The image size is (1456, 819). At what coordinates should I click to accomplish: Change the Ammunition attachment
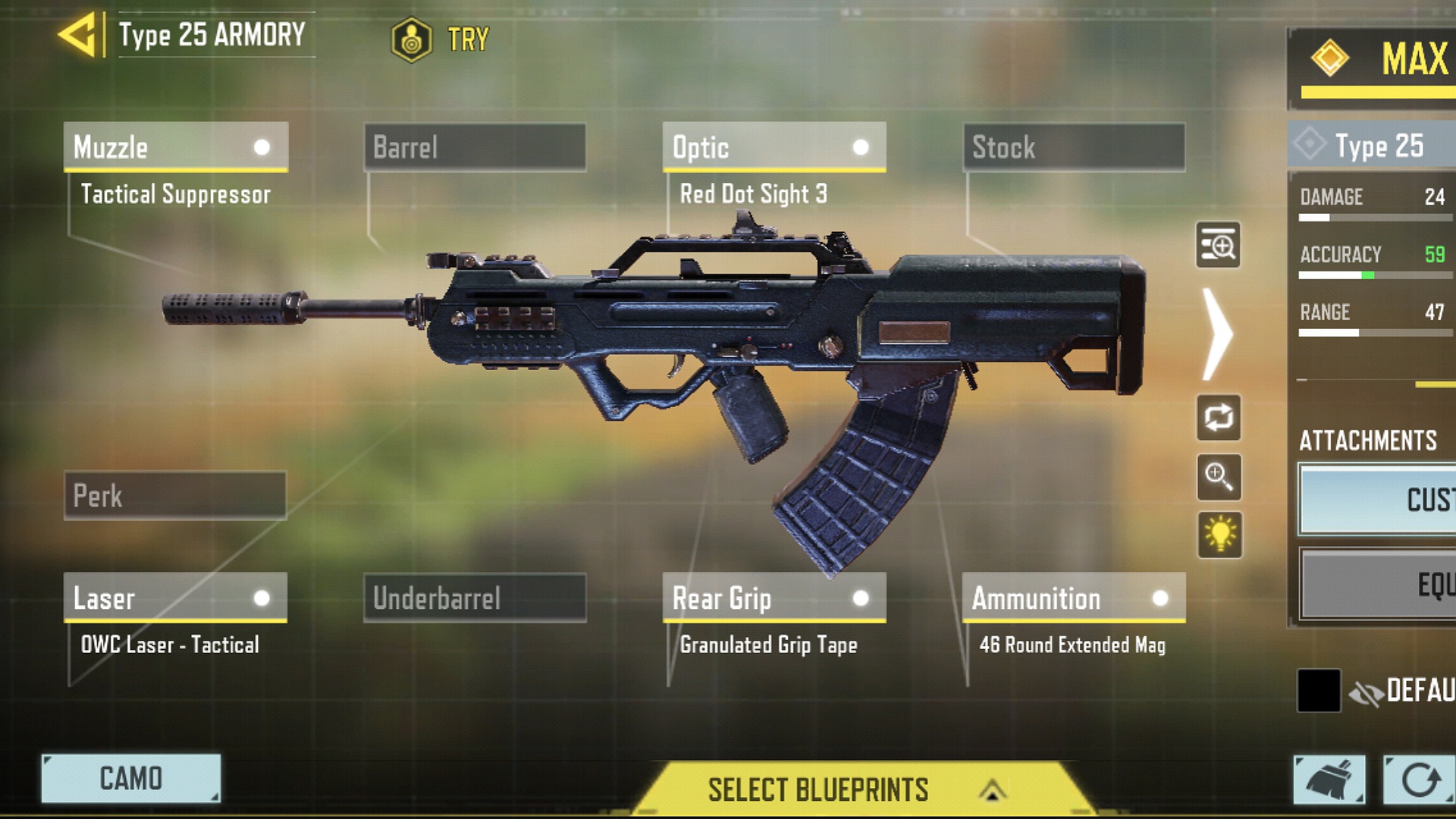(1074, 598)
